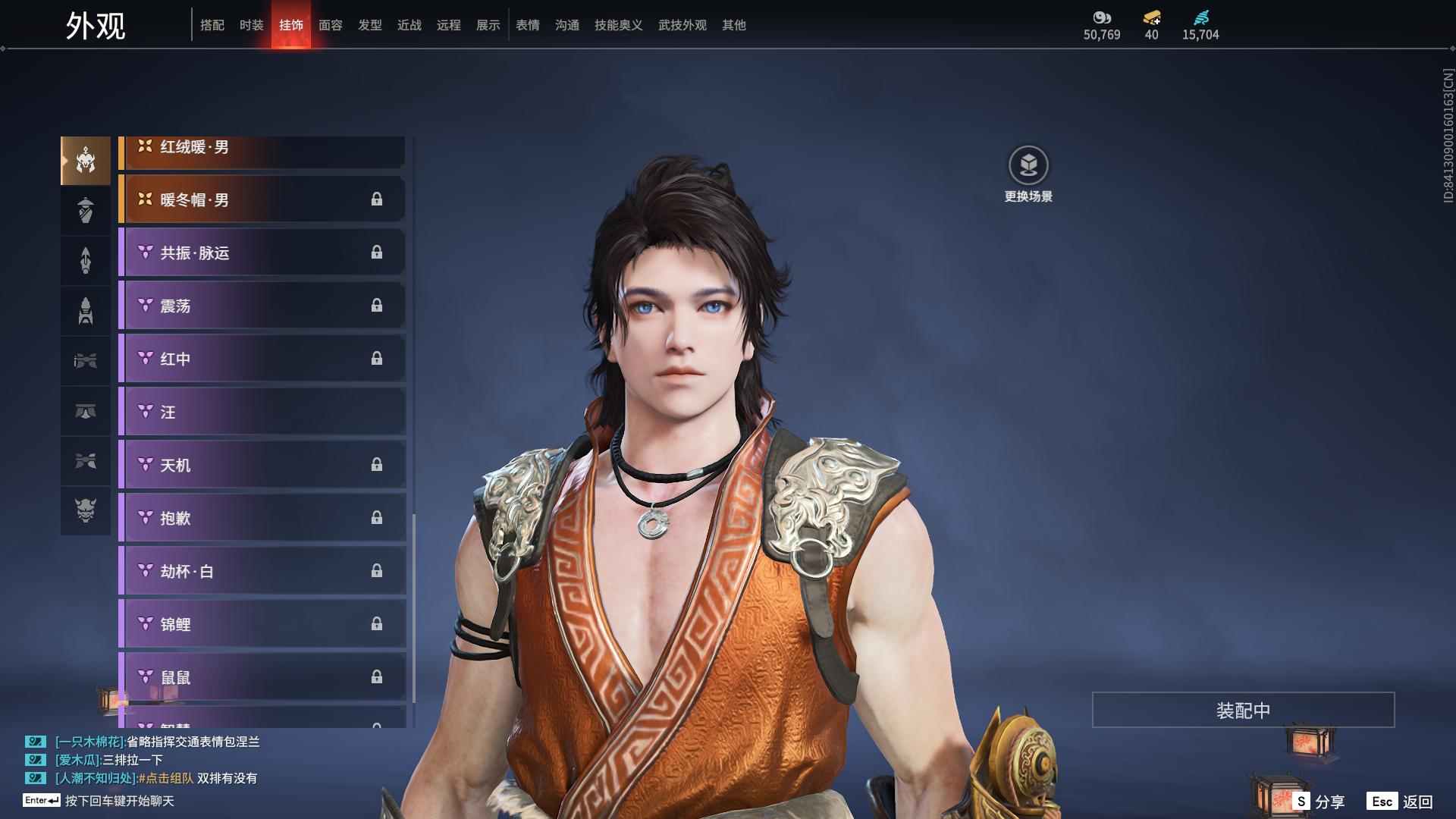1456x819 pixels.
Task: Choose the 暖冬帽·男 accessory
Action: 262,199
